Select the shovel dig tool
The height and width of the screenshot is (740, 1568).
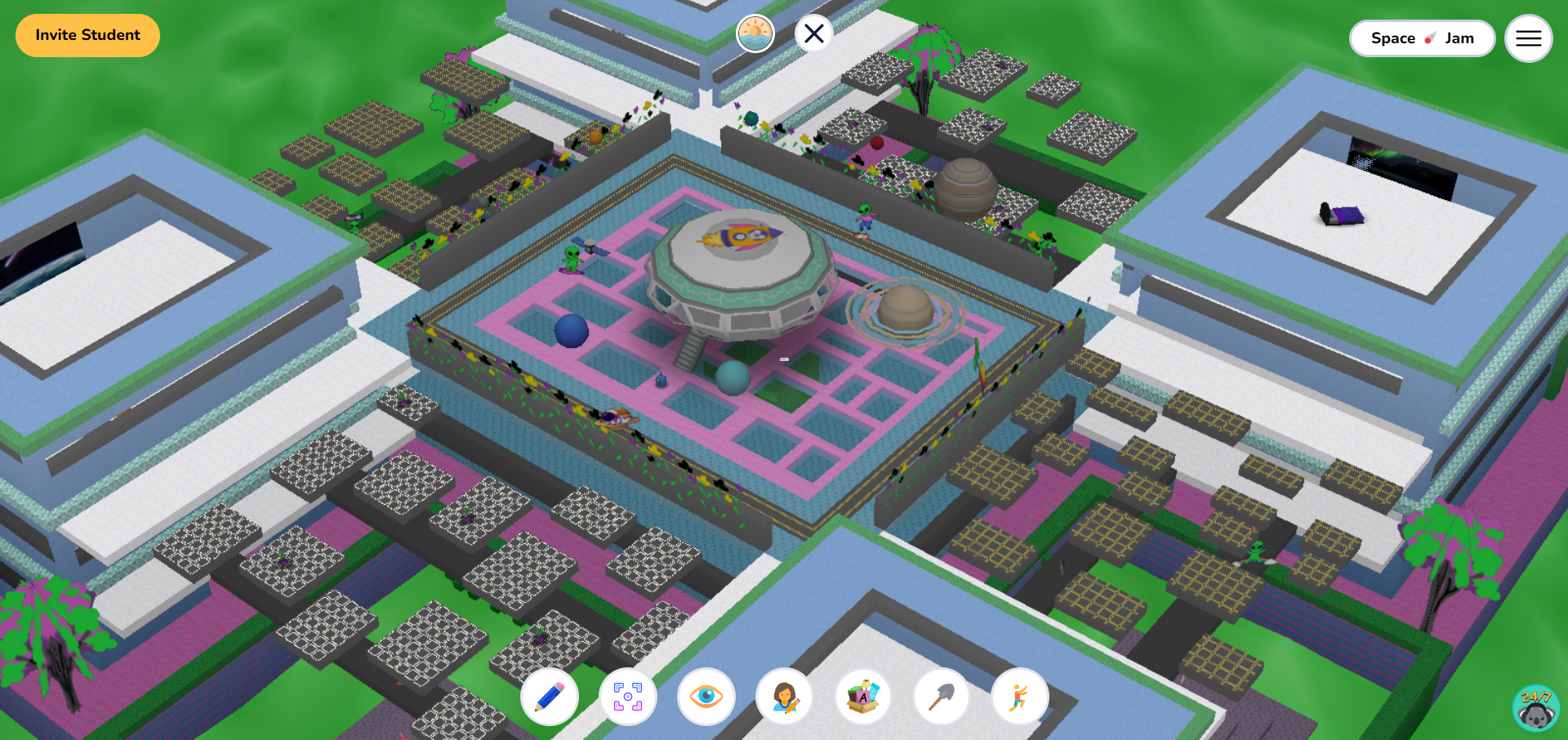[x=942, y=697]
